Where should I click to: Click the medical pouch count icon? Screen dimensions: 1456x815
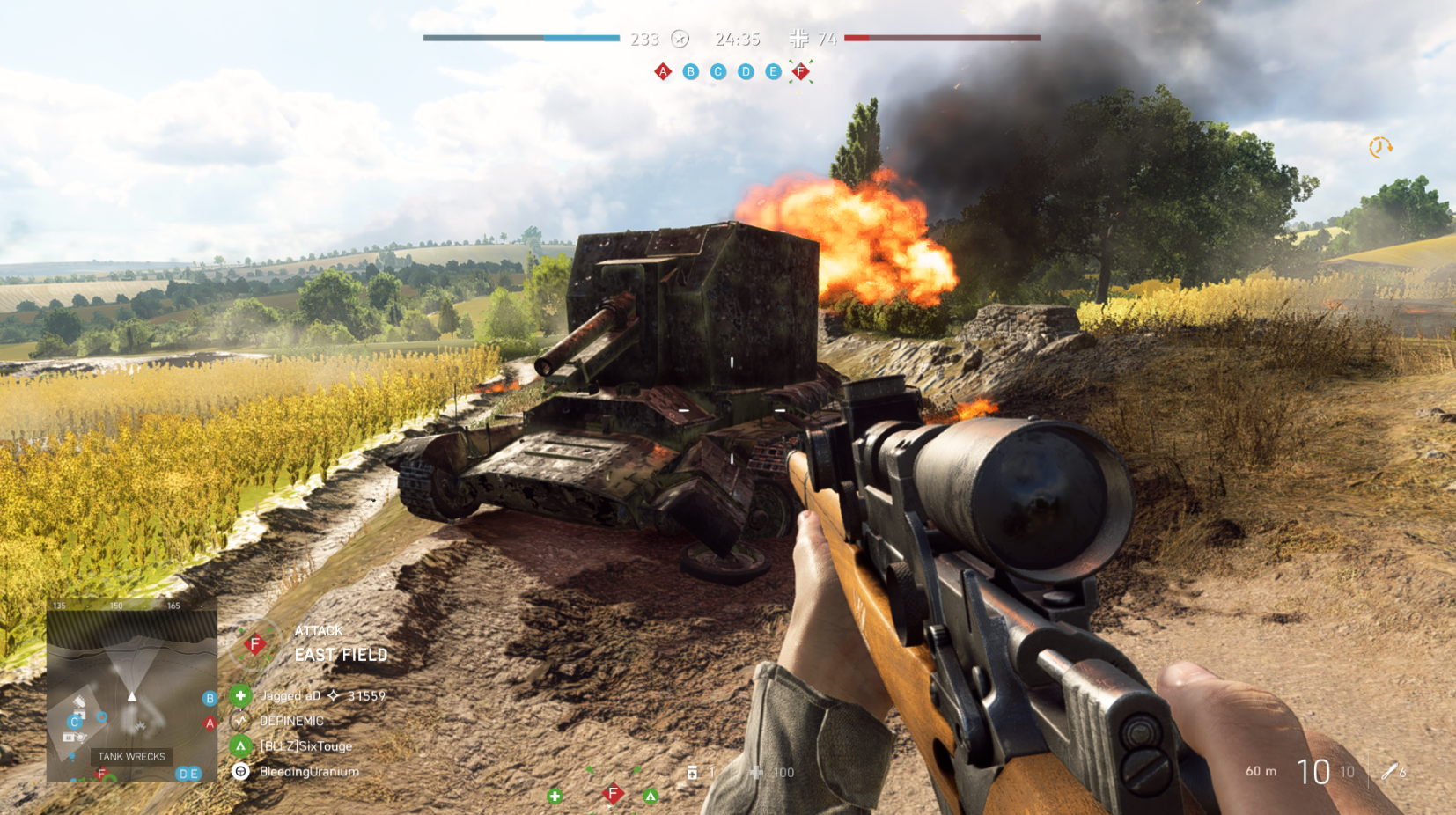pyautogui.click(x=693, y=773)
